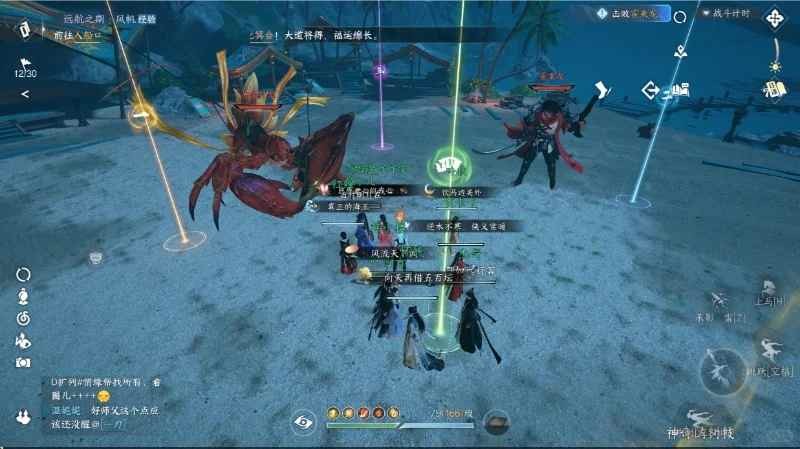Click the circle icon above the left sidebar icons
800x449 pixels.
click(x=23, y=274)
